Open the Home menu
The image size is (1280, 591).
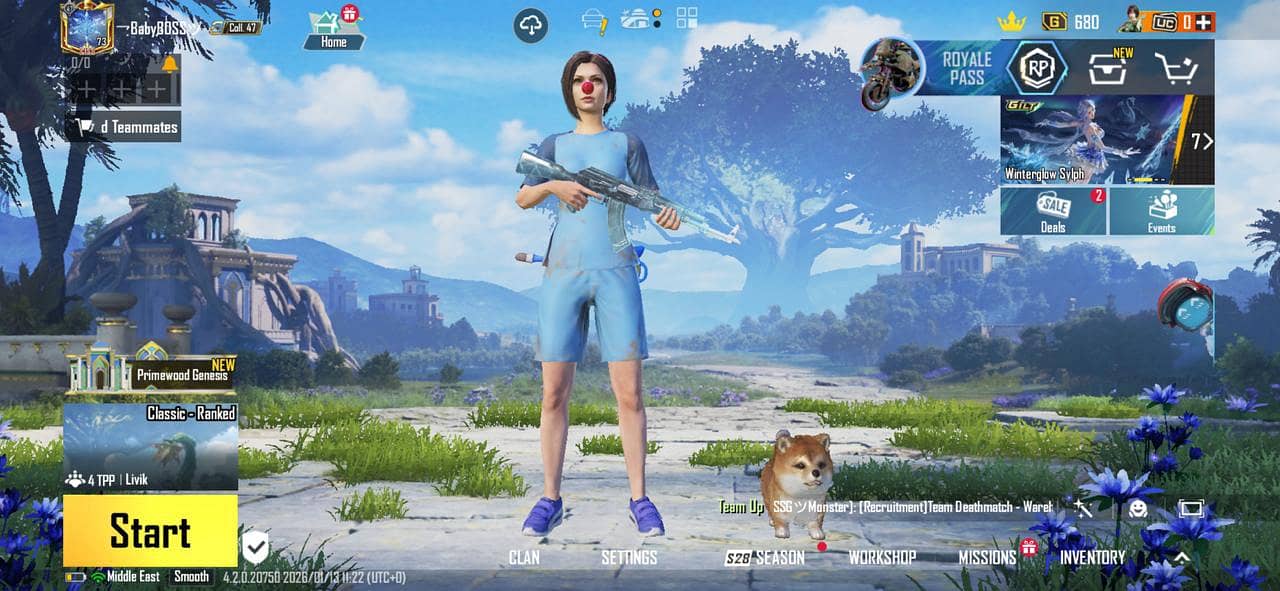click(x=334, y=28)
